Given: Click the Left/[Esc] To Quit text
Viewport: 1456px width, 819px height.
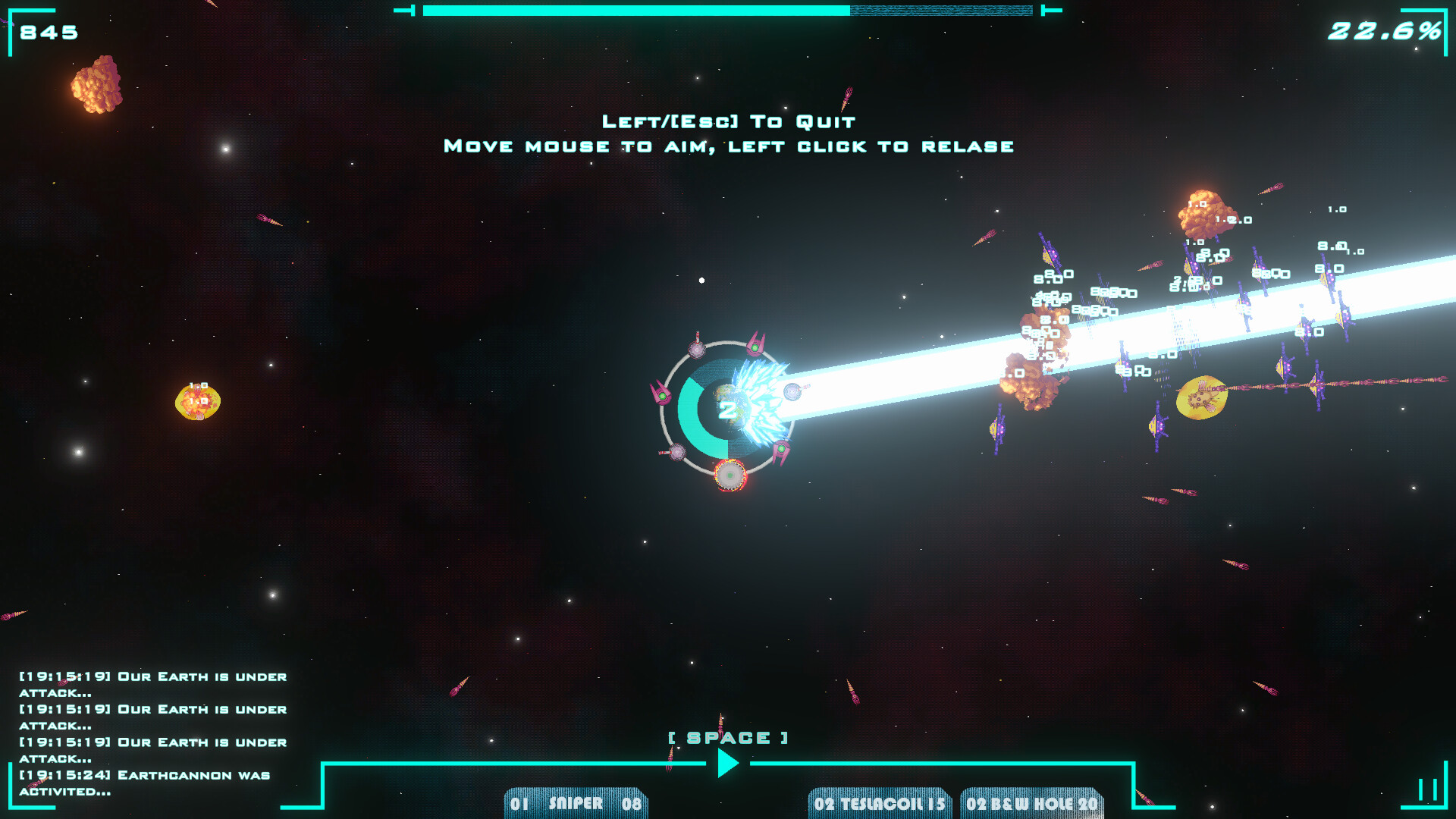Looking at the screenshot, I should click(x=728, y=121).
